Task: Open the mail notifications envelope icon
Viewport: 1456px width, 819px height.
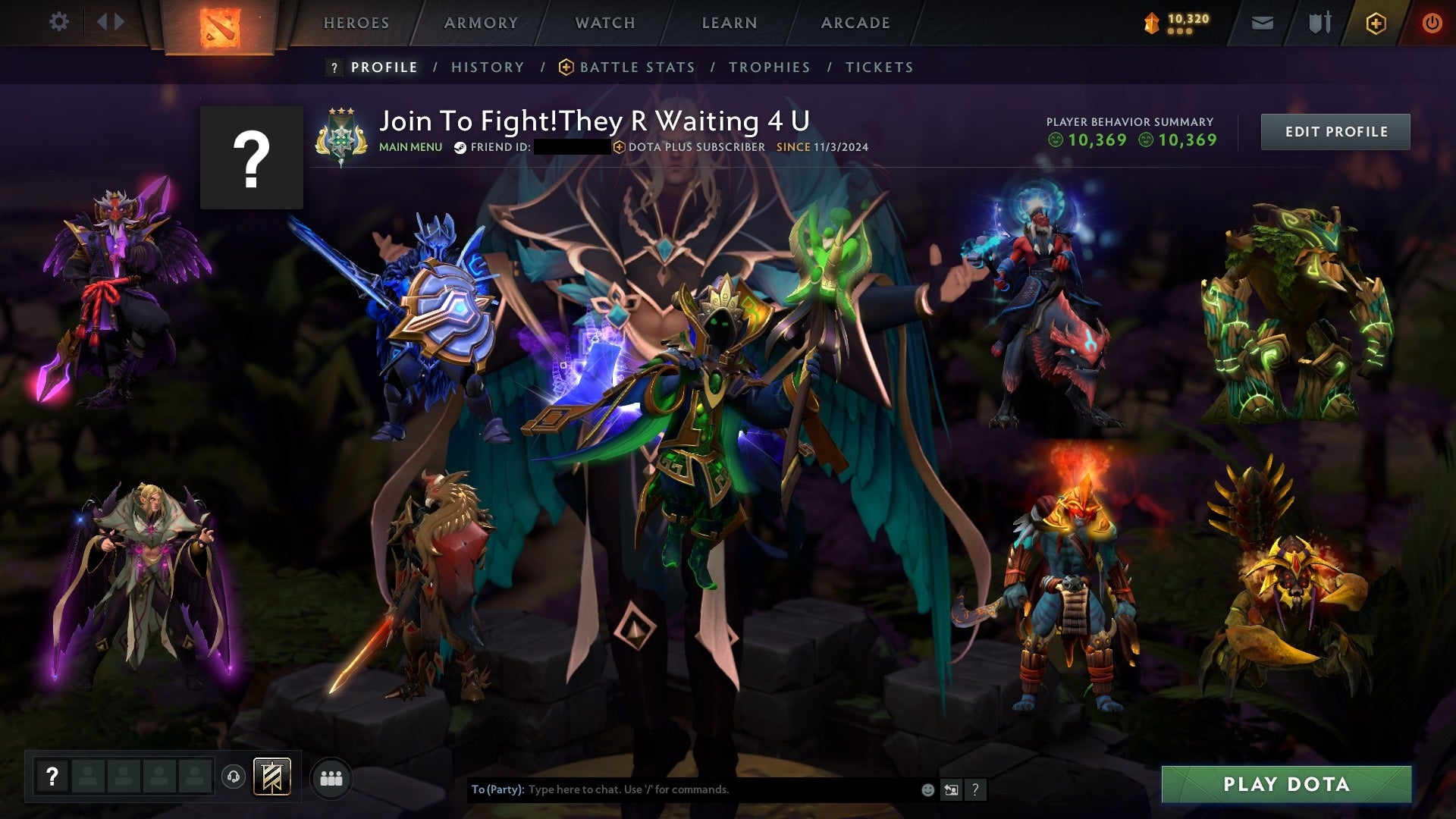Action: [1261, 23]
